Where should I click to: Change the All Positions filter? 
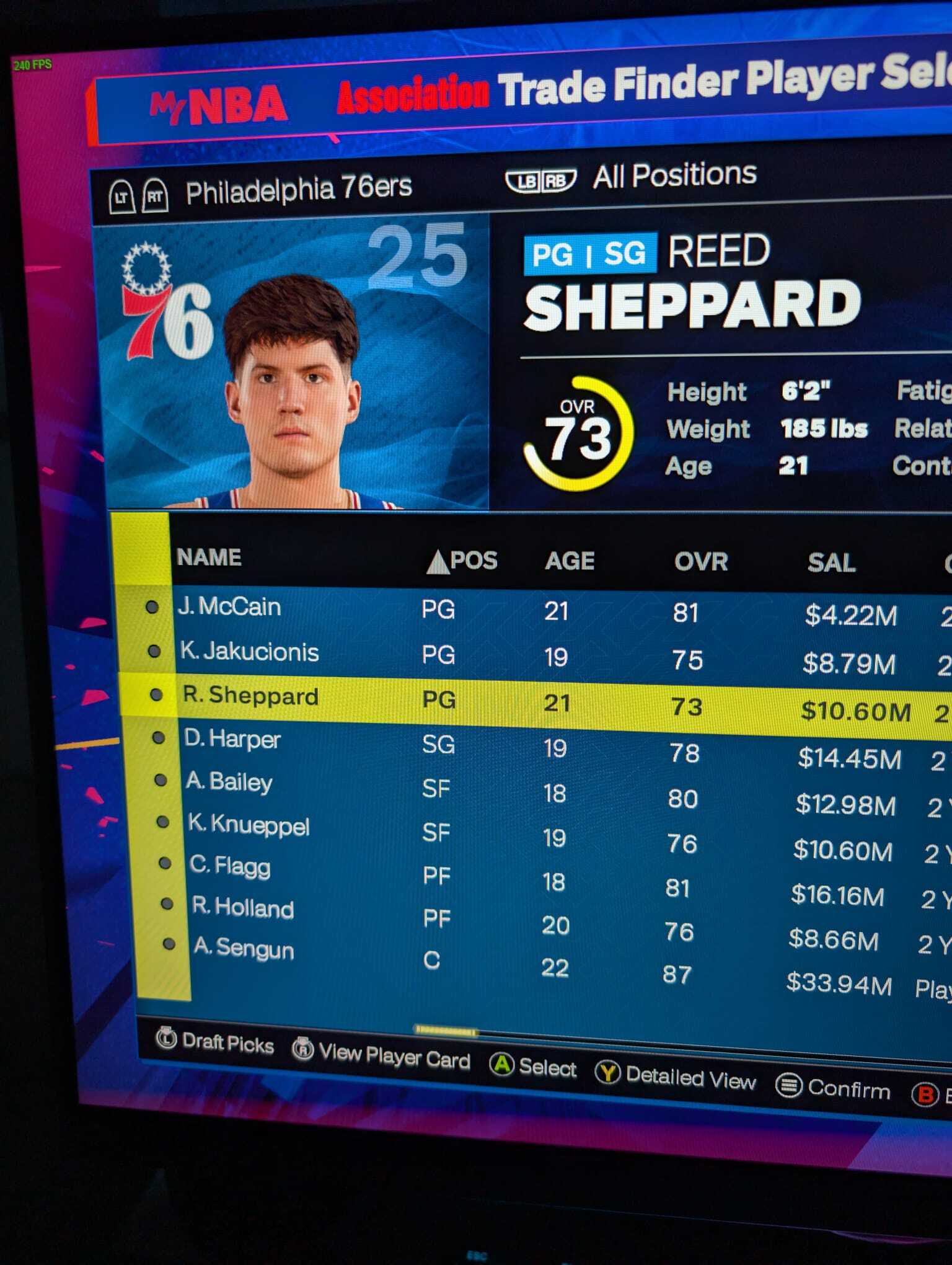point(674,175)
